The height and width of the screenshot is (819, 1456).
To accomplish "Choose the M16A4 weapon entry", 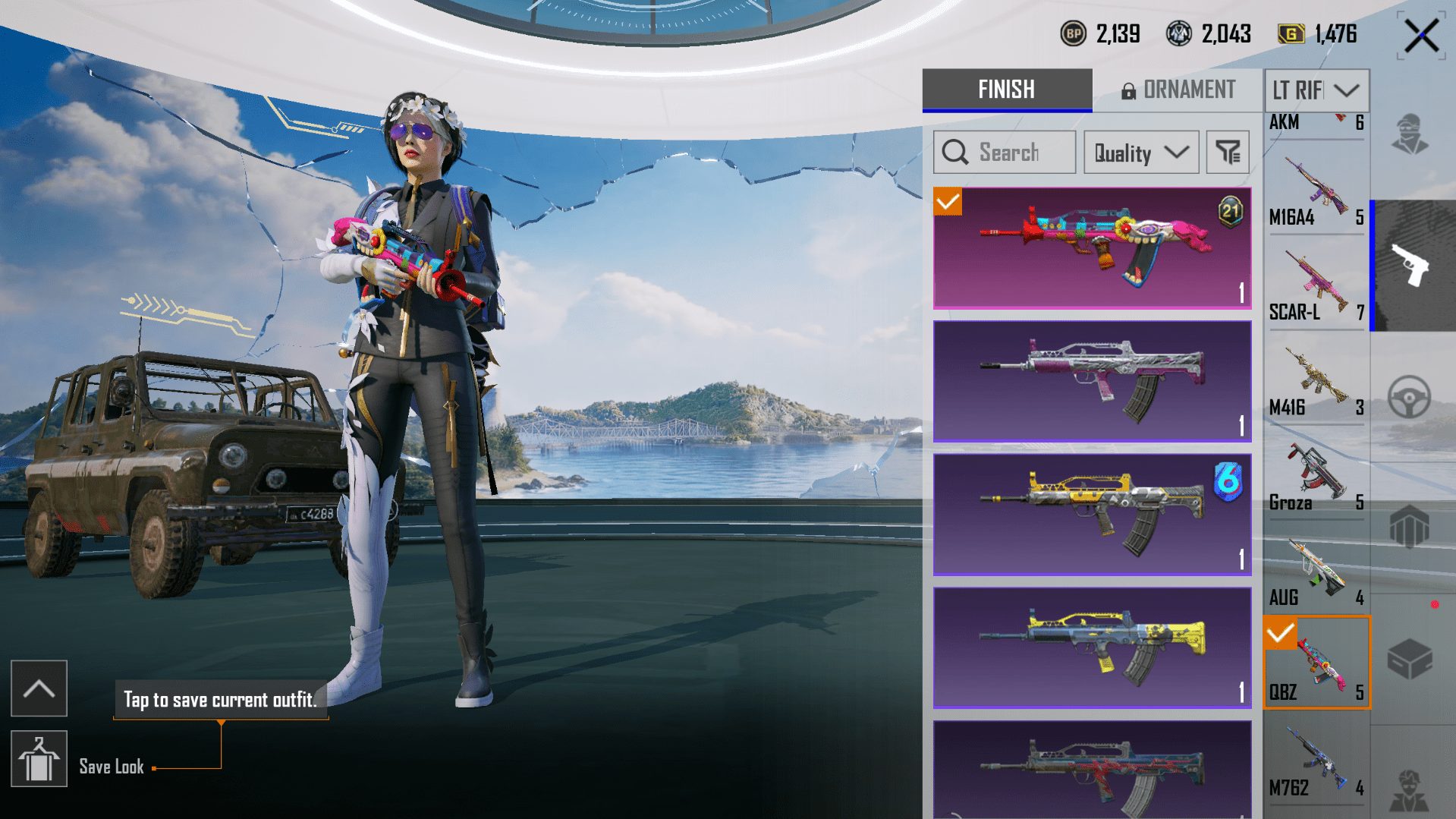I will pos(1316,192).
